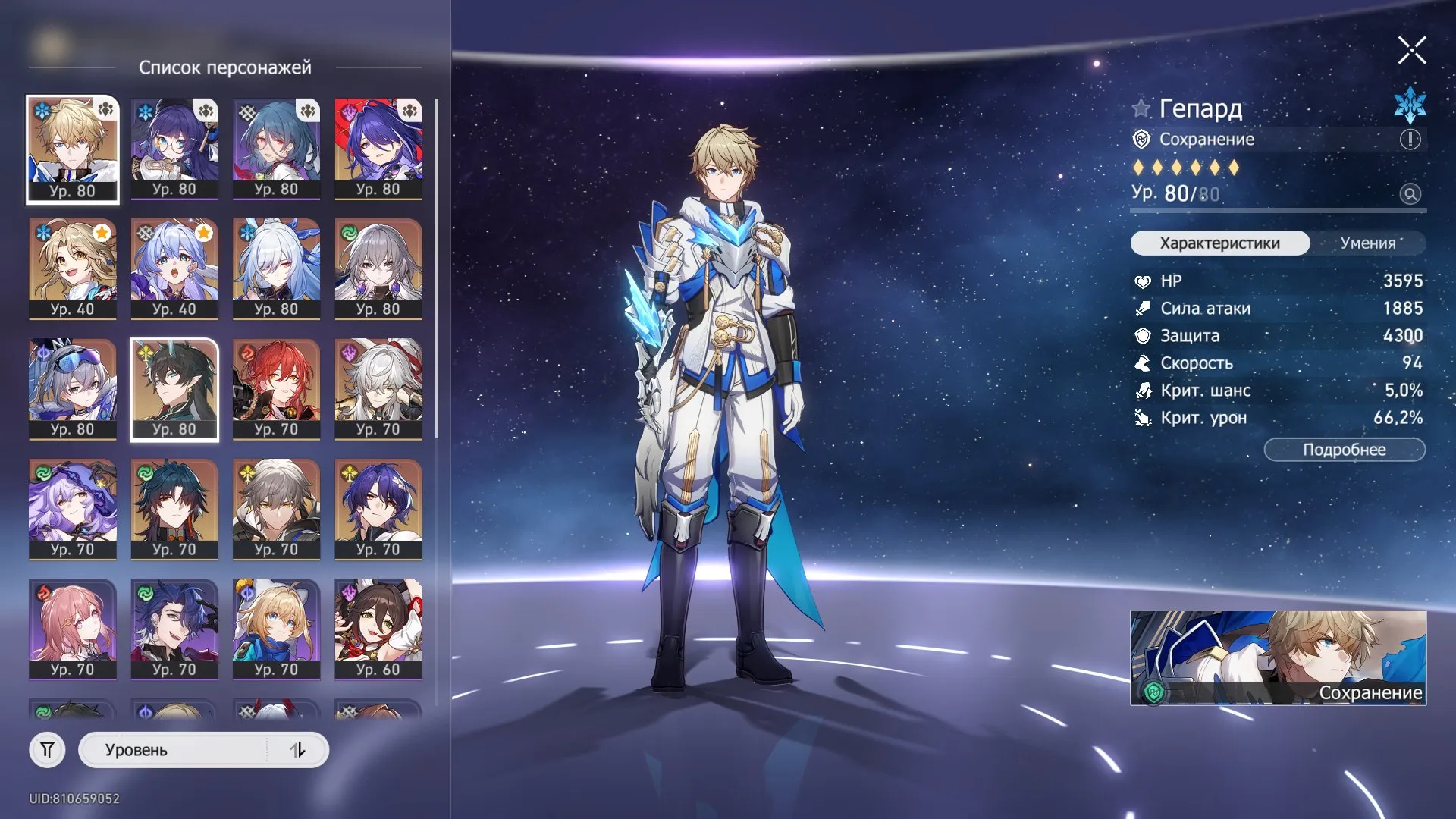Close the character screen with the X
Screen dimensions: 1456x819
1411,51
